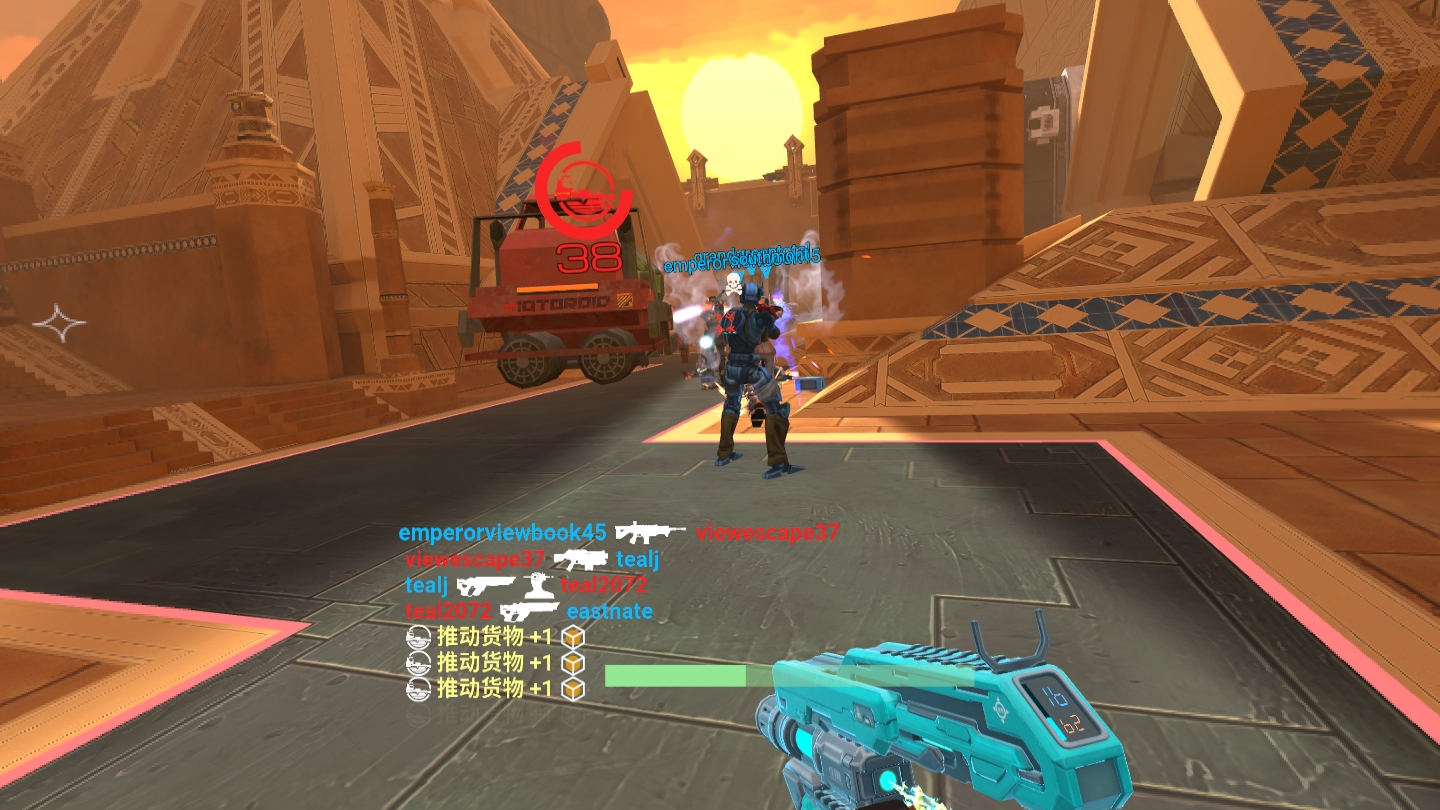Click the ammo count 62 on the weapon screen
The width and height of the screenshot is (1440, 810).
tap(1073, 724)
